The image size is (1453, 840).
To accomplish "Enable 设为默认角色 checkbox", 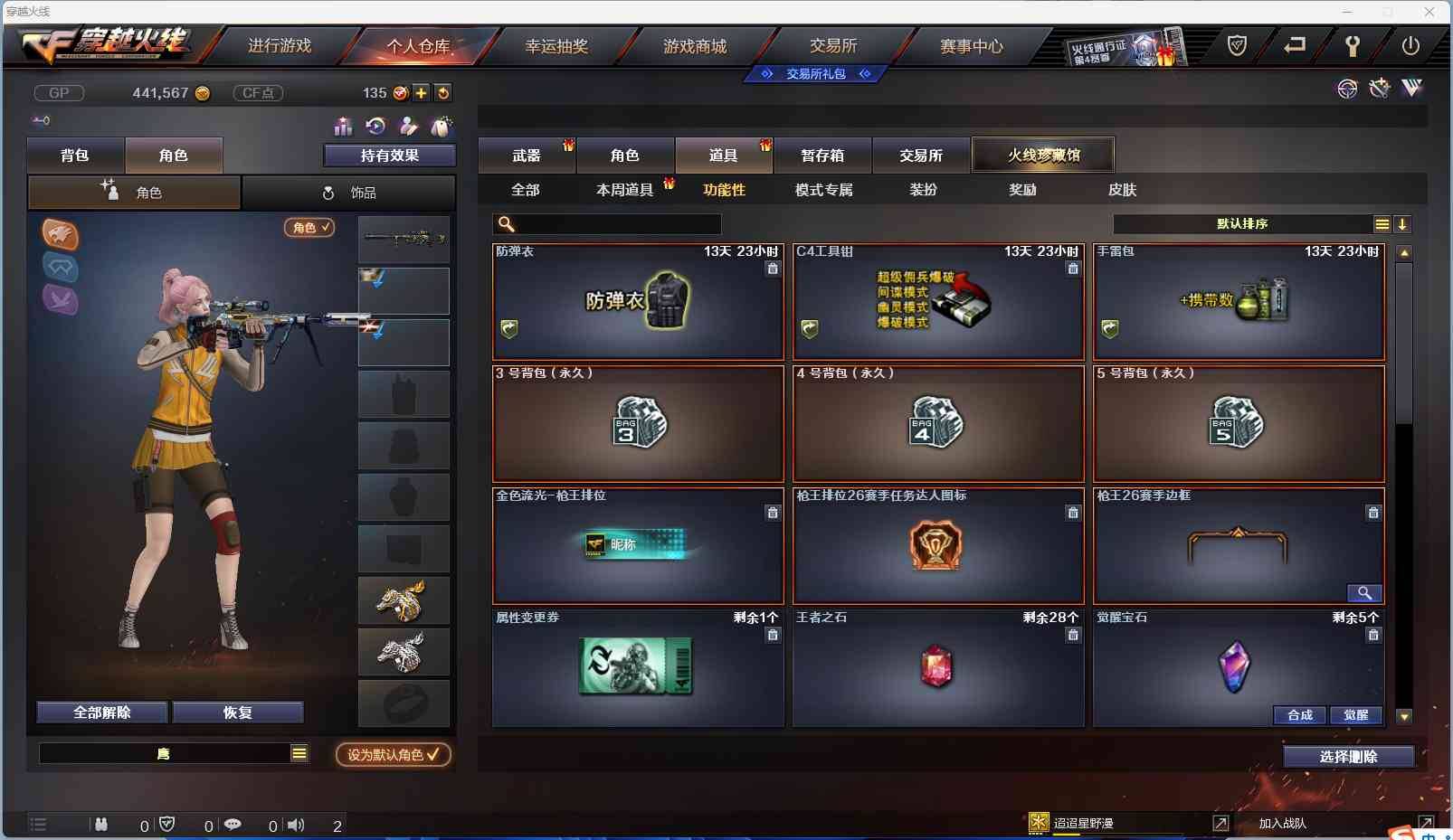I will [x=392, y=755].
